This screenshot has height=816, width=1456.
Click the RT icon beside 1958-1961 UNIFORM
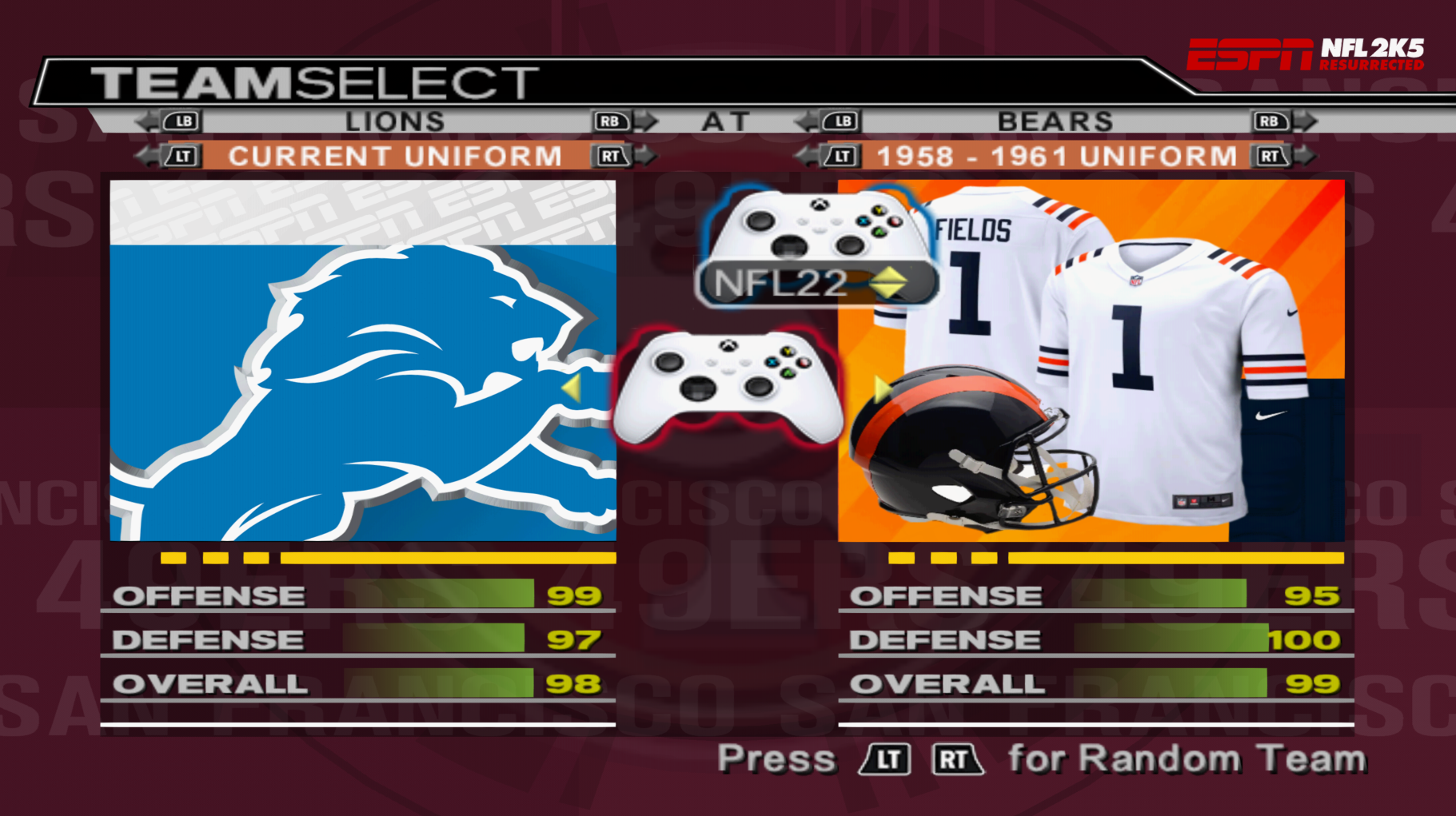click(x=1271, y=156)
